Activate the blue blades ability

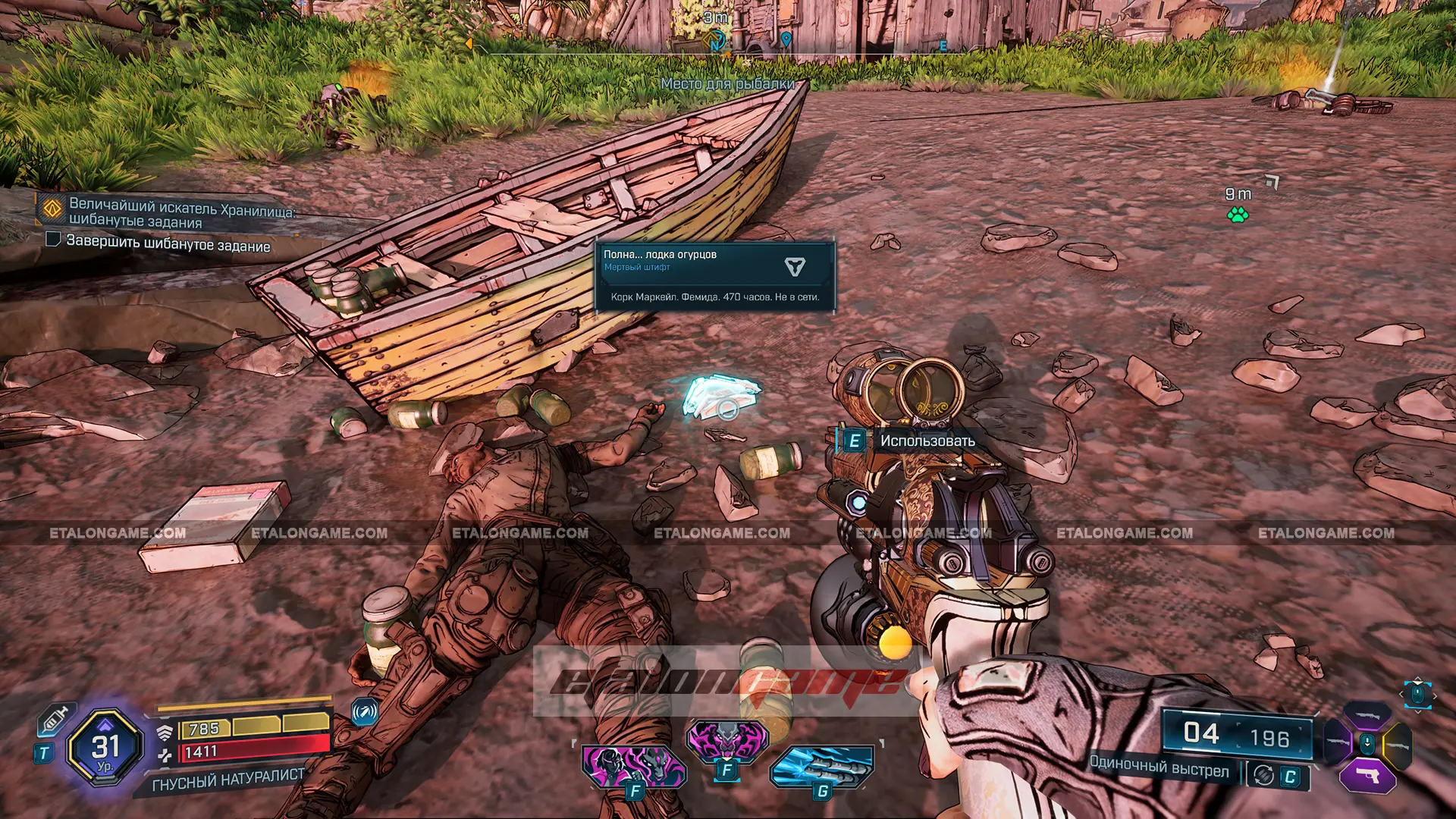(822, 764)
